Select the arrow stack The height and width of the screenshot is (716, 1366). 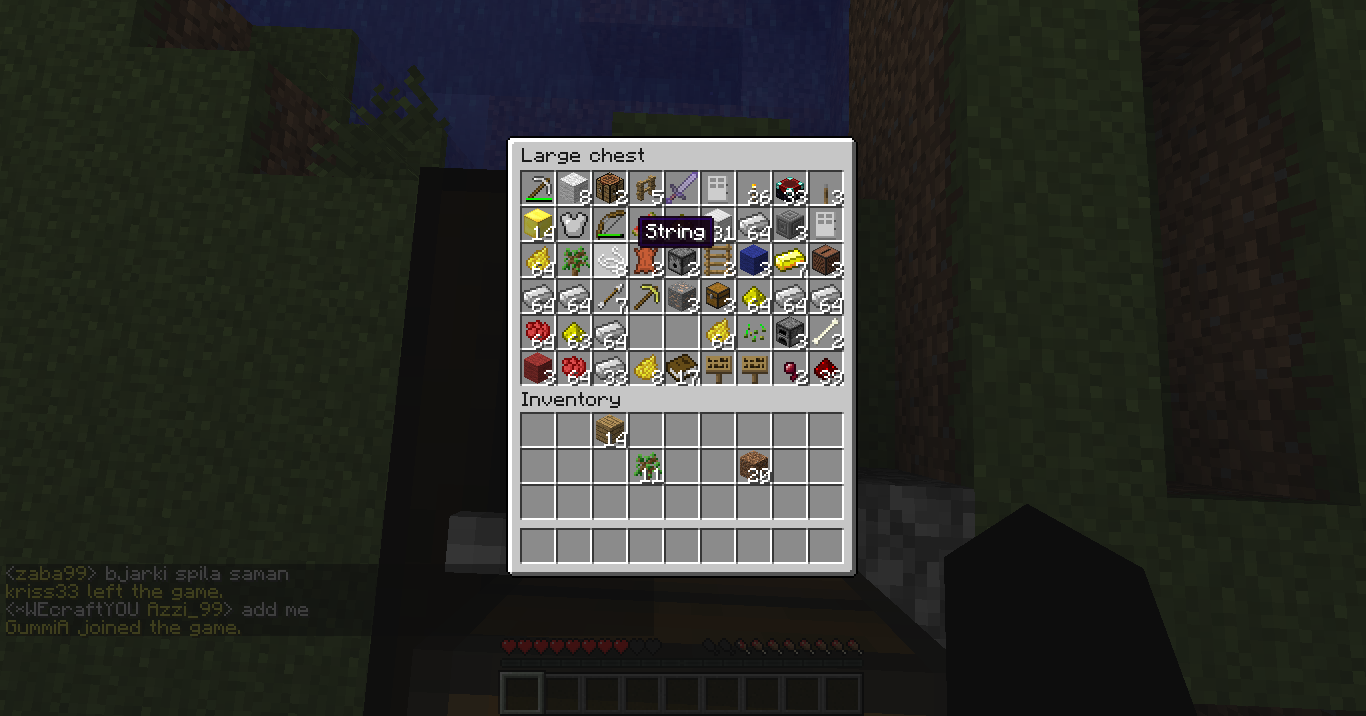(x=610, y=297)
